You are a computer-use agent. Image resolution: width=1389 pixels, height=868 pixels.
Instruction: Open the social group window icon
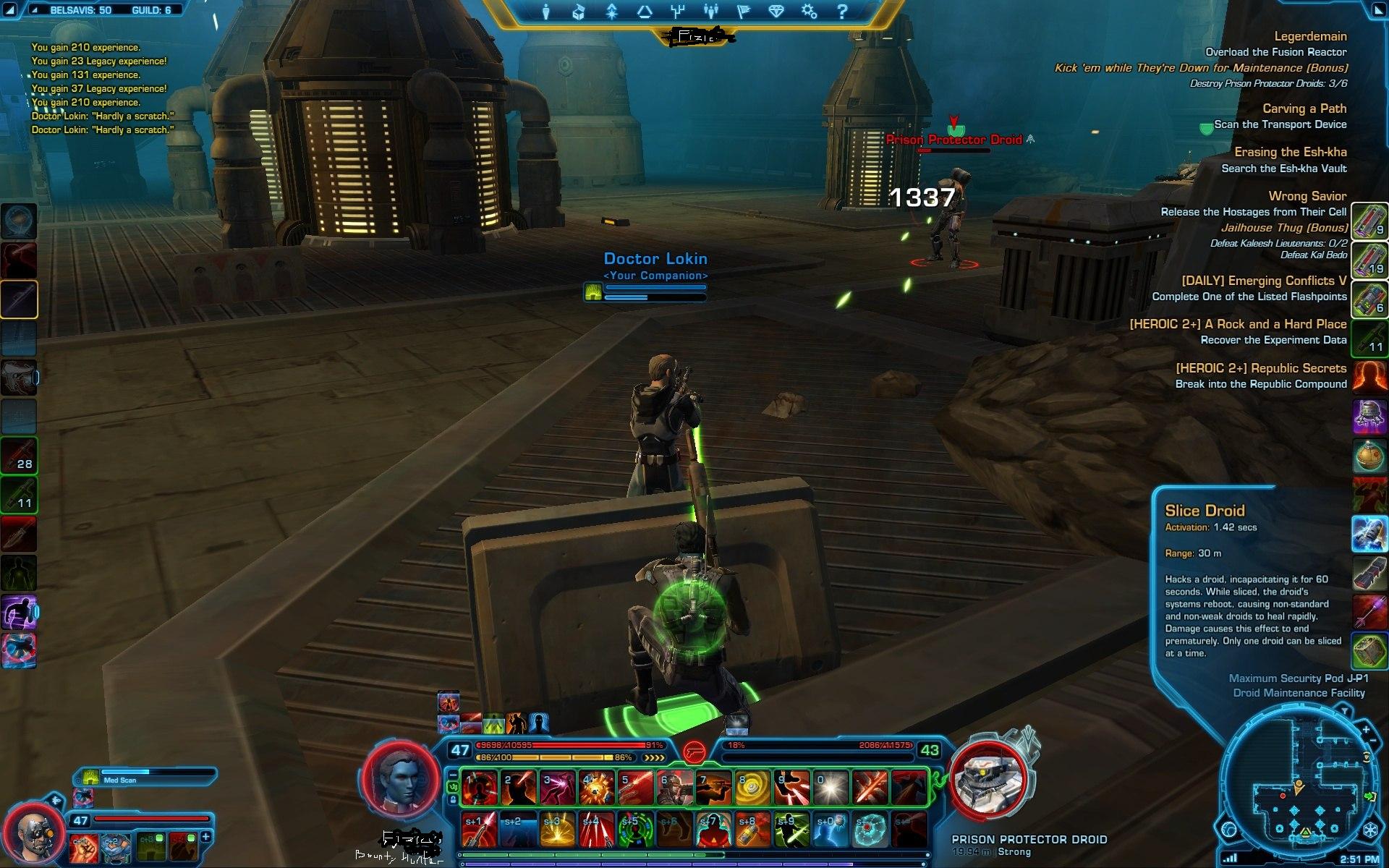point(710,12)
